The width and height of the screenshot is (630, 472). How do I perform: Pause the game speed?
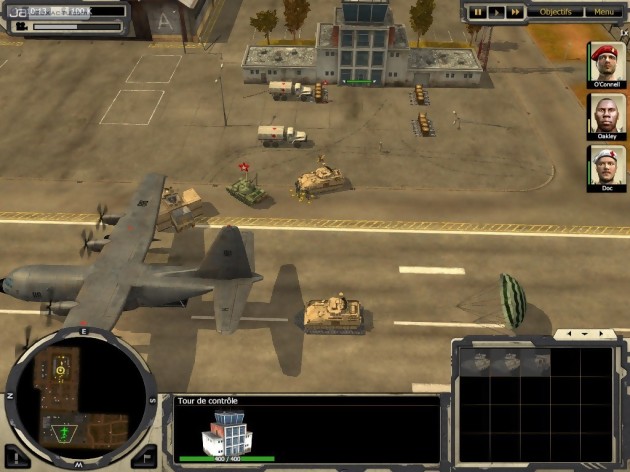[x=478, y=12]
